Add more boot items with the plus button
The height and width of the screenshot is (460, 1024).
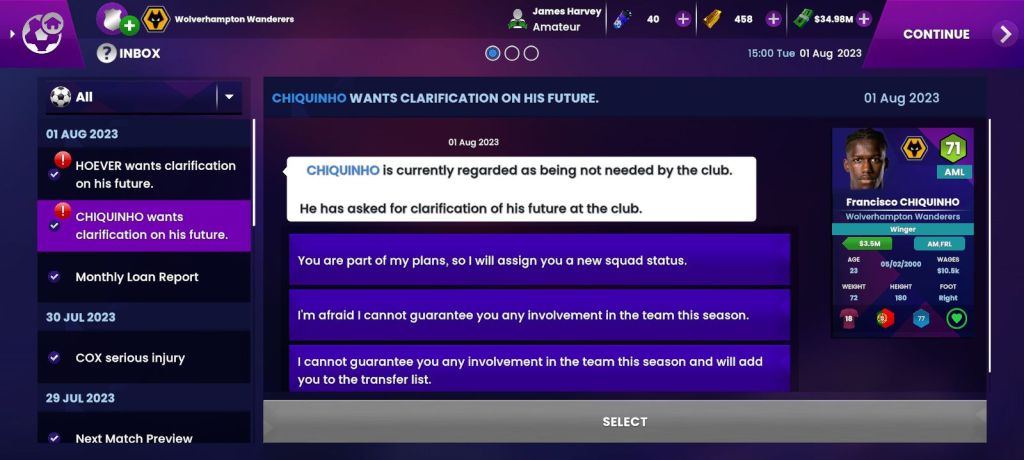683,19
